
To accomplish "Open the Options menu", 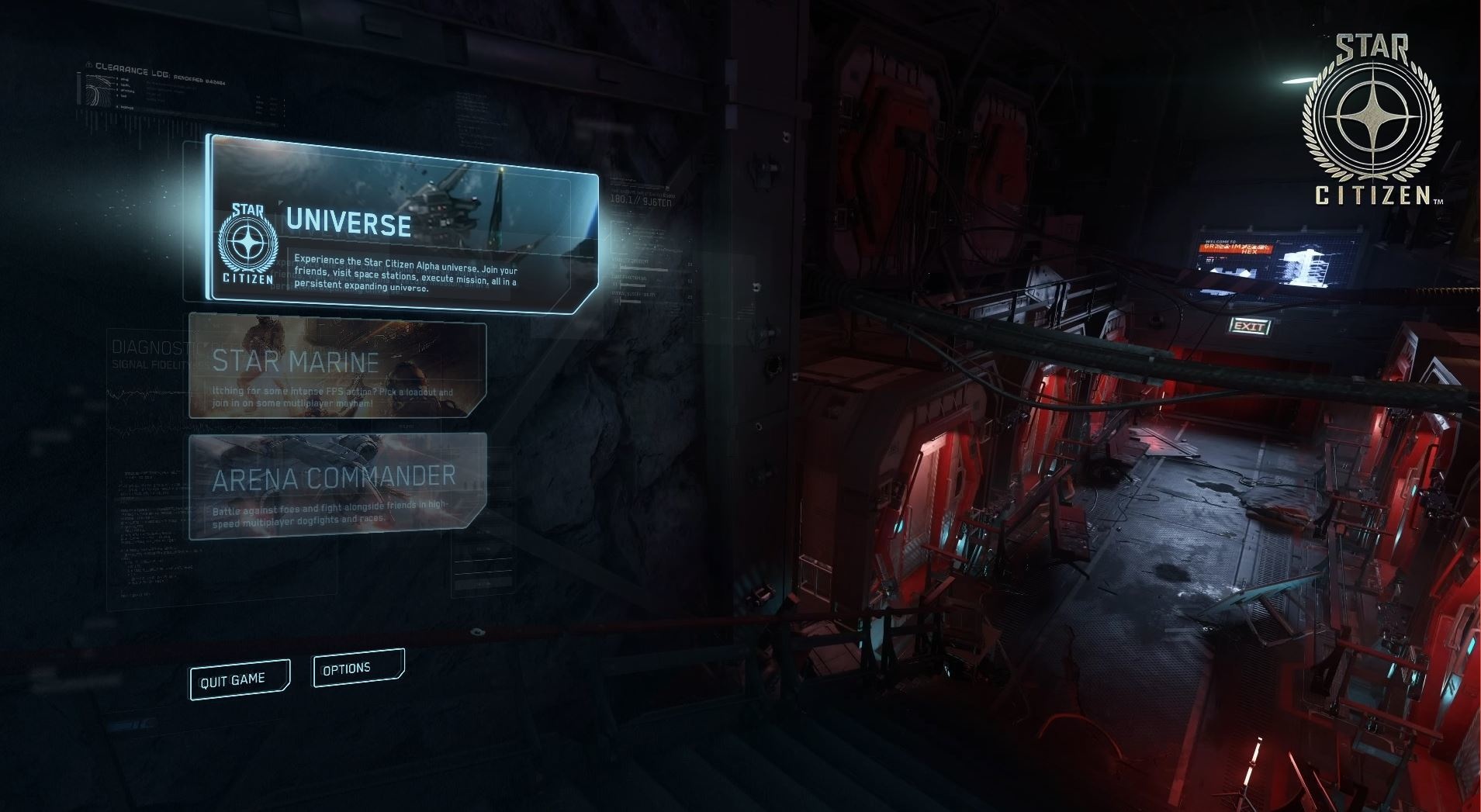I will click(x=358, y=669).
